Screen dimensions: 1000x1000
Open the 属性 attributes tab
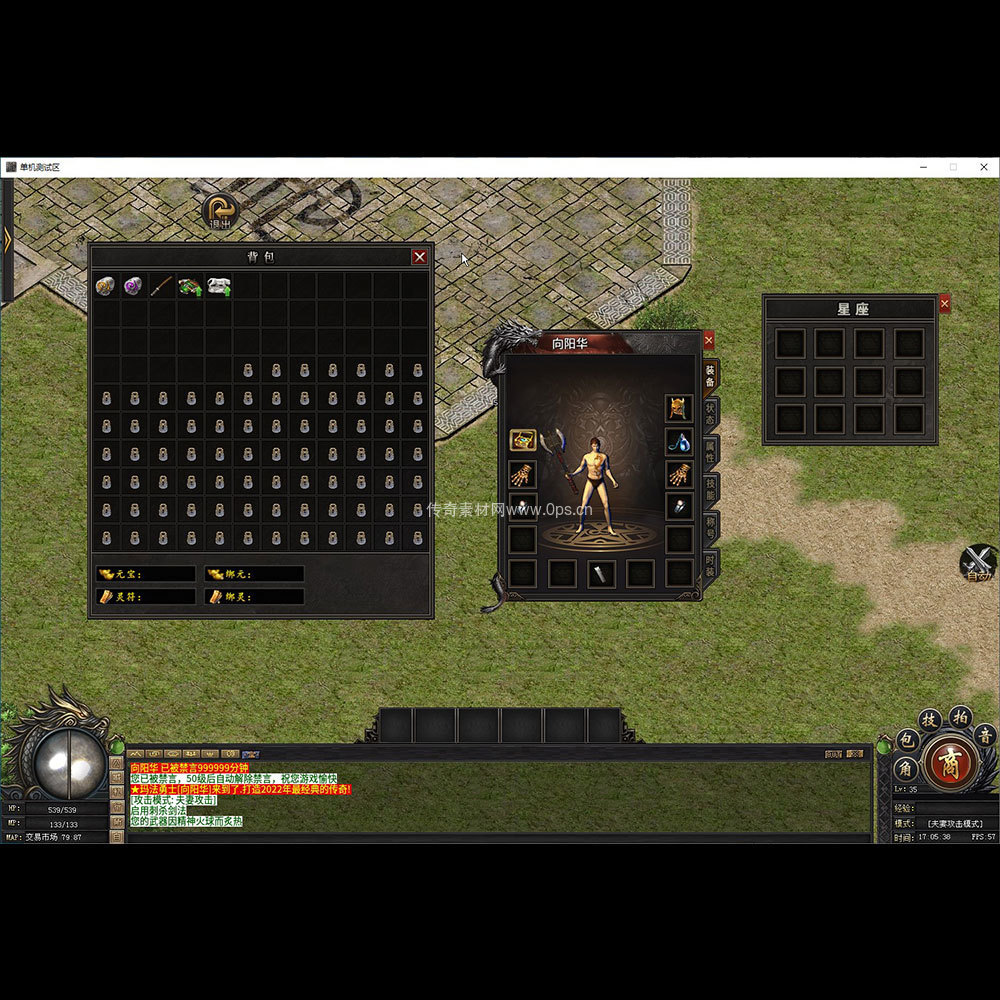tap(710, 451)
